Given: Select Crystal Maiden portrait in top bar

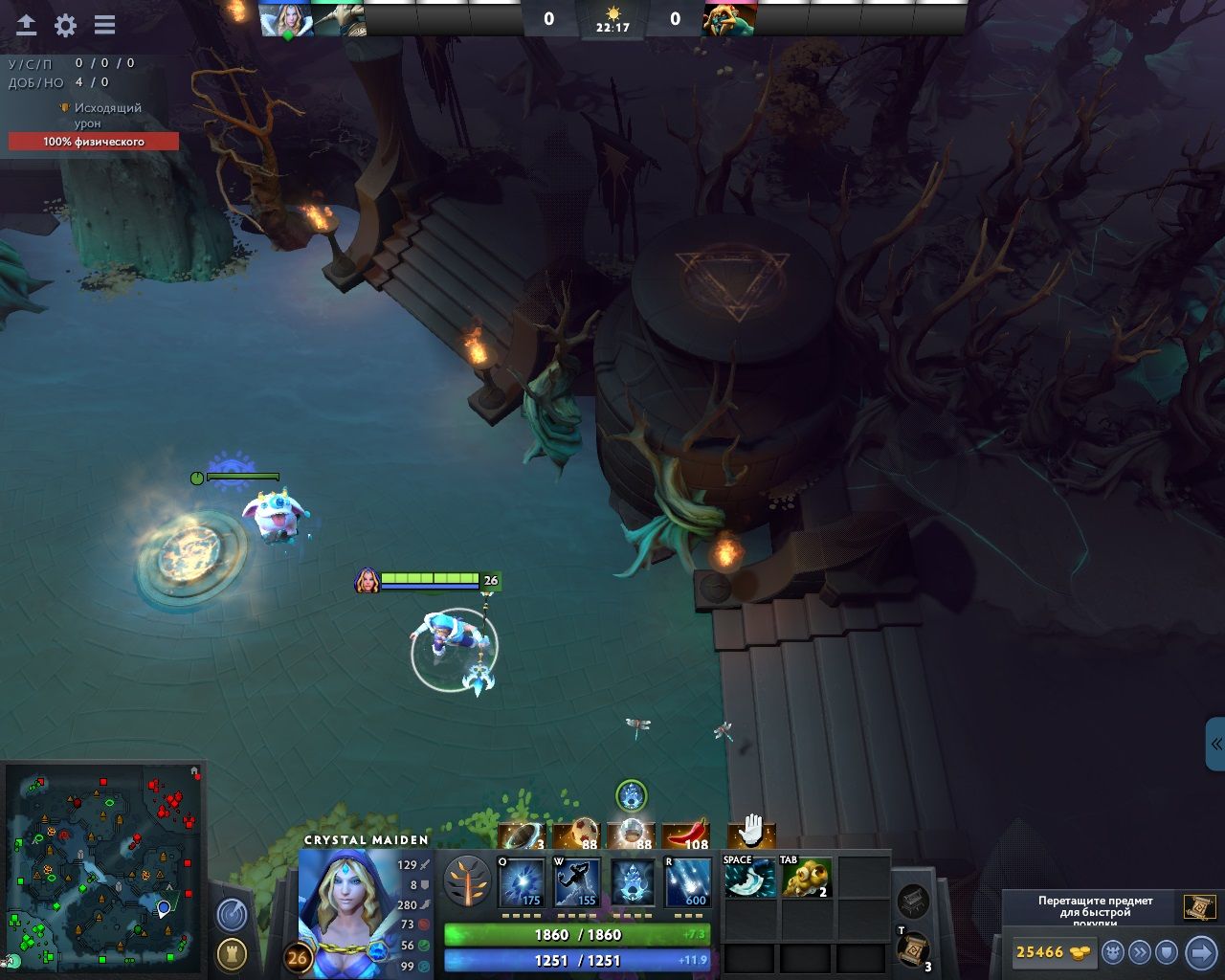Looking at the screenshot, I should click(286, 19).
